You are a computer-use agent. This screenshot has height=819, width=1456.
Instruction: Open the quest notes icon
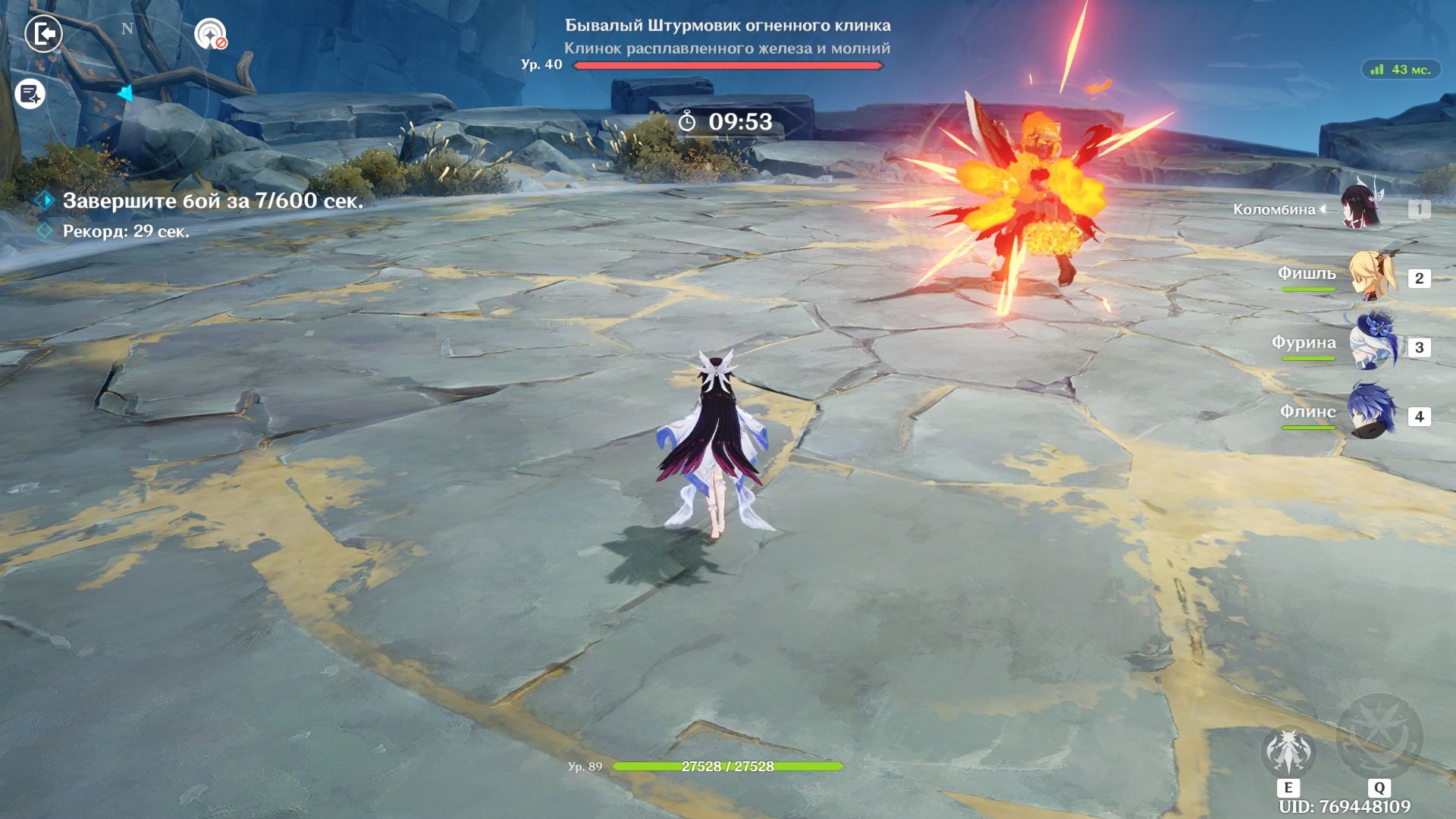[30, 95]
